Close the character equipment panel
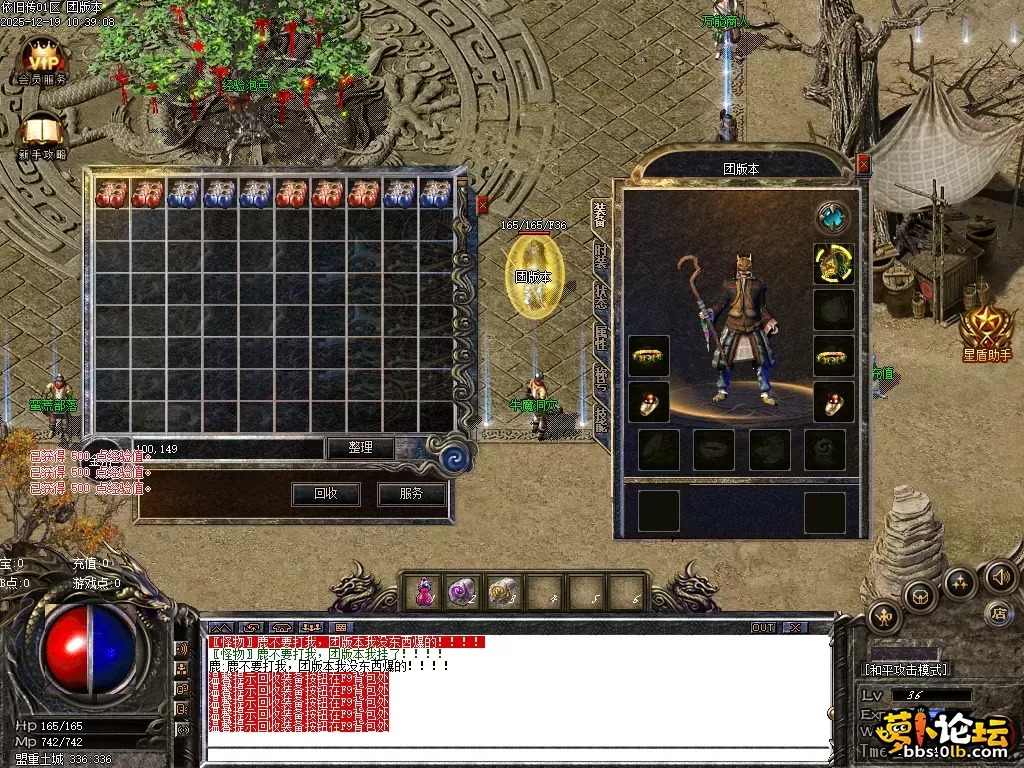The image size is (1024, 768). pos(864,163)
